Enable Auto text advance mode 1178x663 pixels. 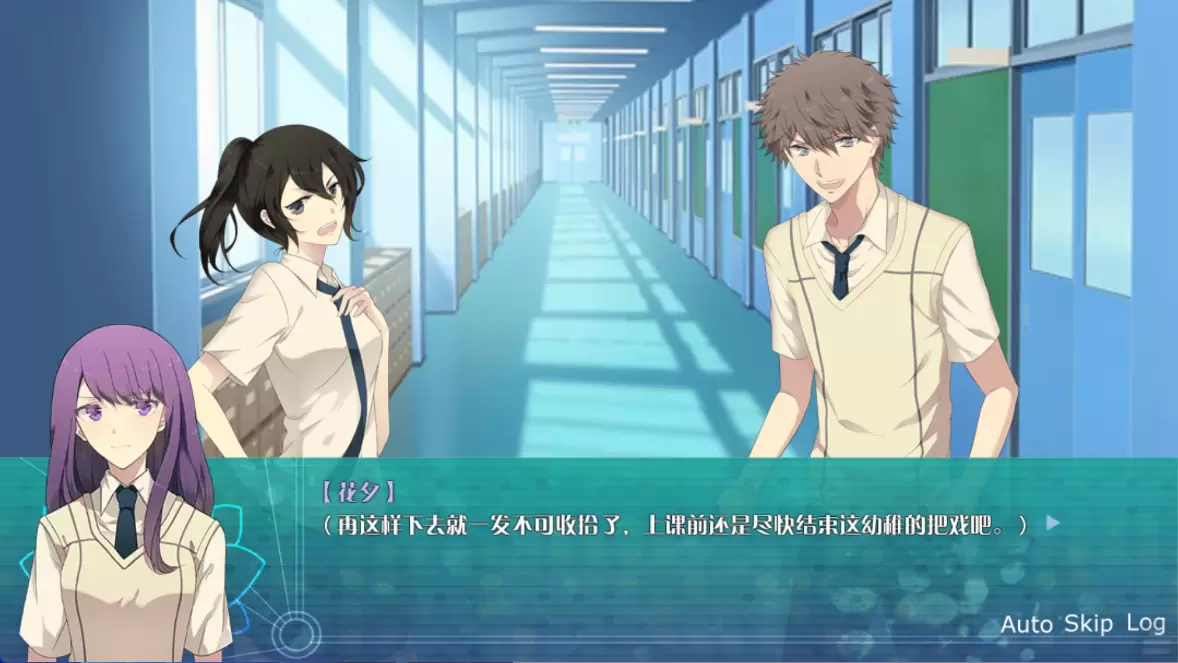pos(1026,625)
